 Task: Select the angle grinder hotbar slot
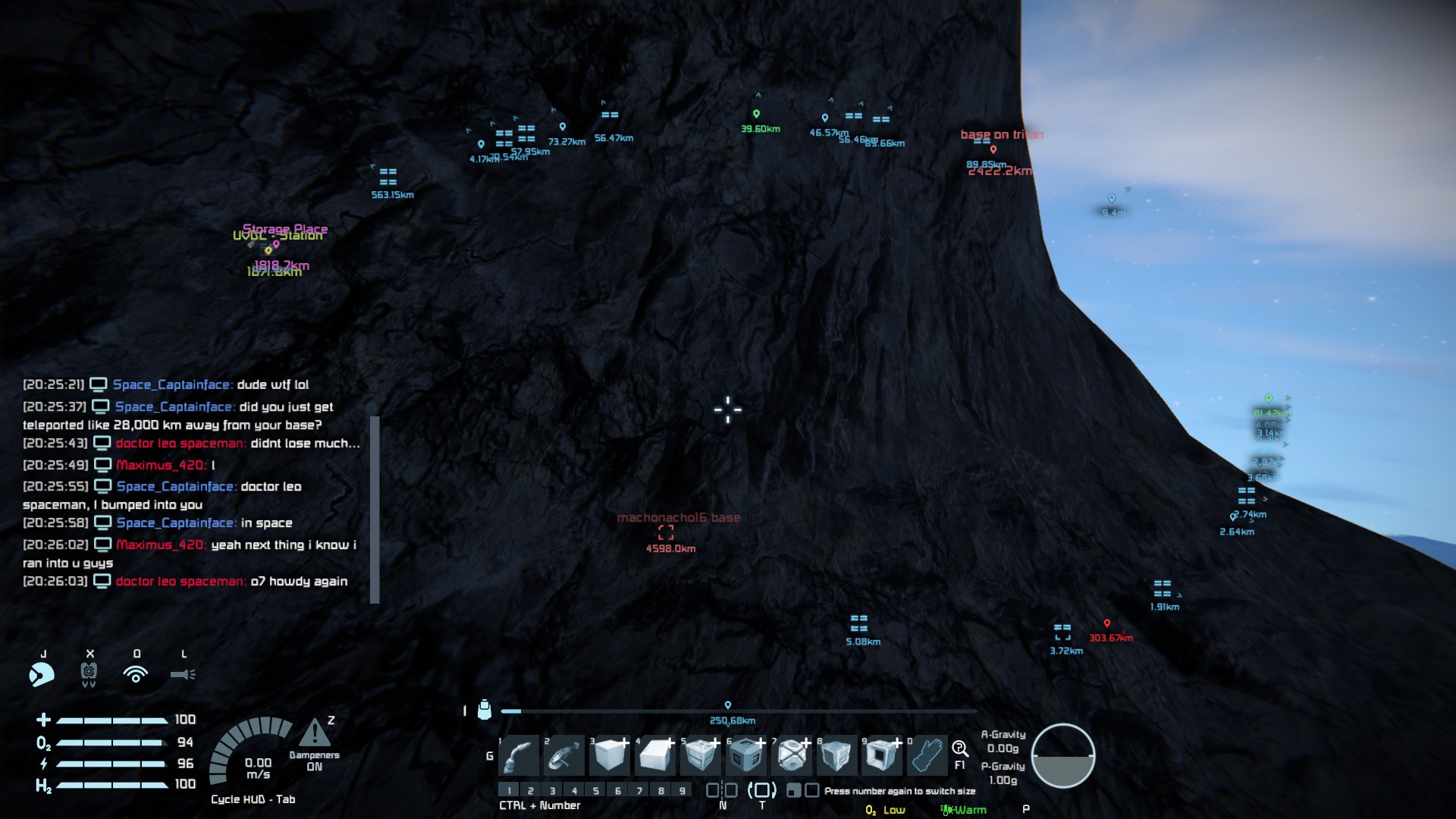564,755
